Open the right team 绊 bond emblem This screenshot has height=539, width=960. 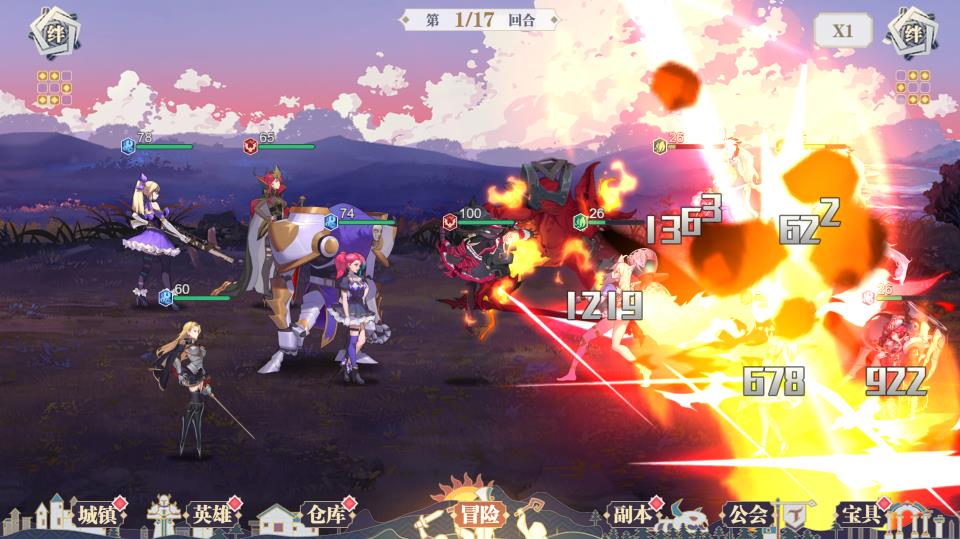(x=911, y=33)
